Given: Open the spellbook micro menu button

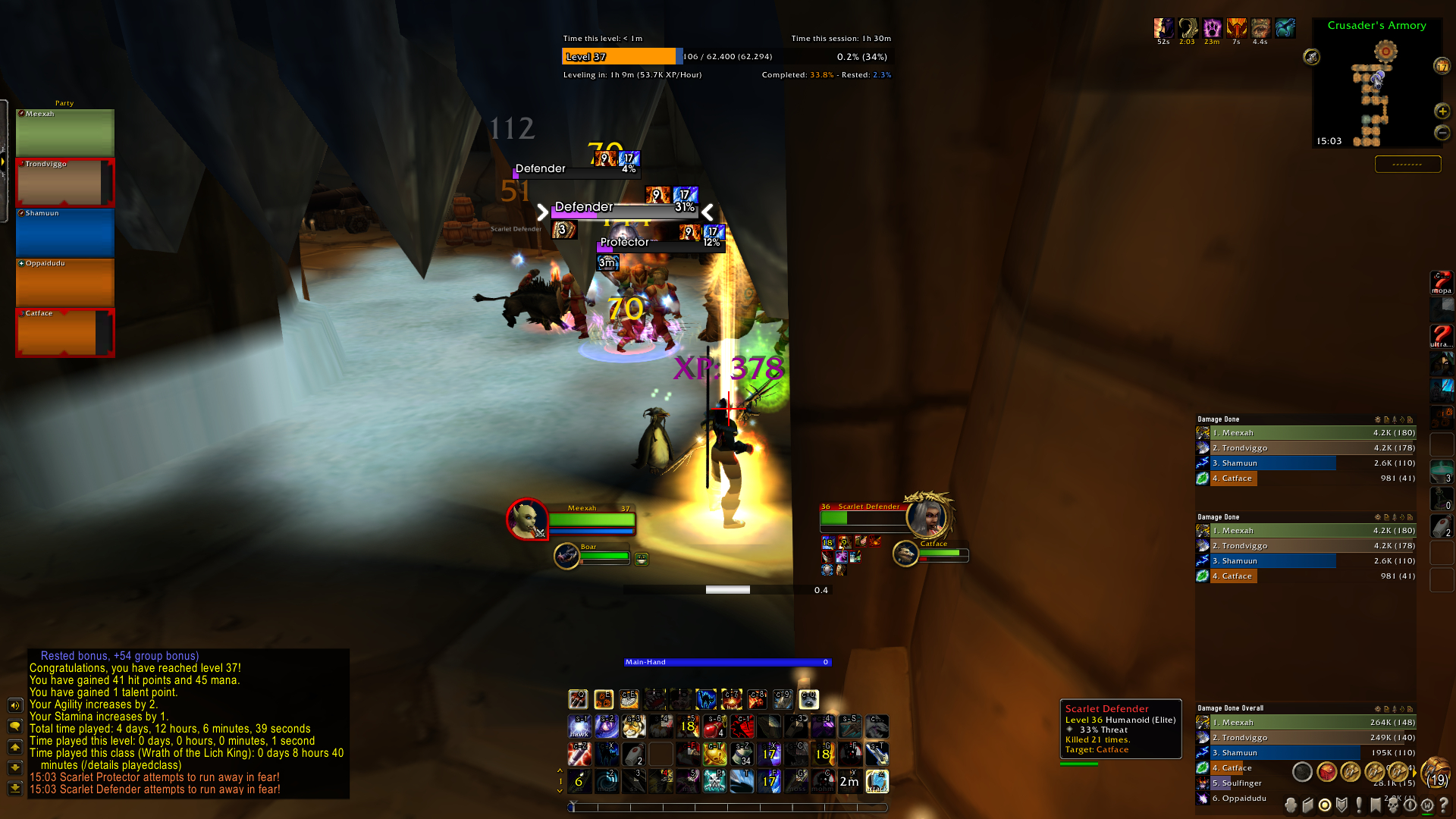Looking at the screenshot, I should pos(1308,805).
